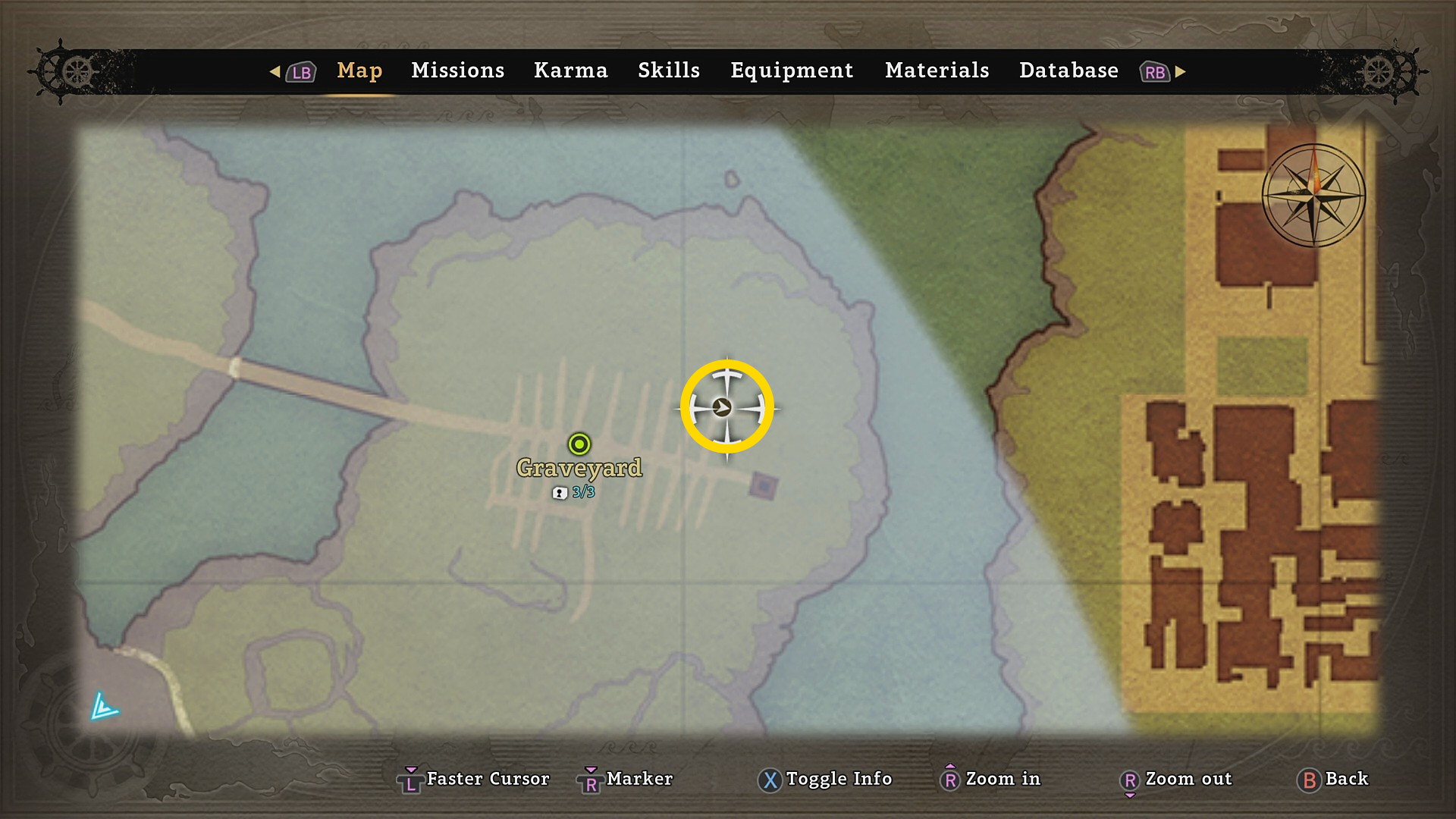Screen dimensions: 1456x819
Task: Go to the Skills tab
Action: pyautogui.click(x=668, y=71)
